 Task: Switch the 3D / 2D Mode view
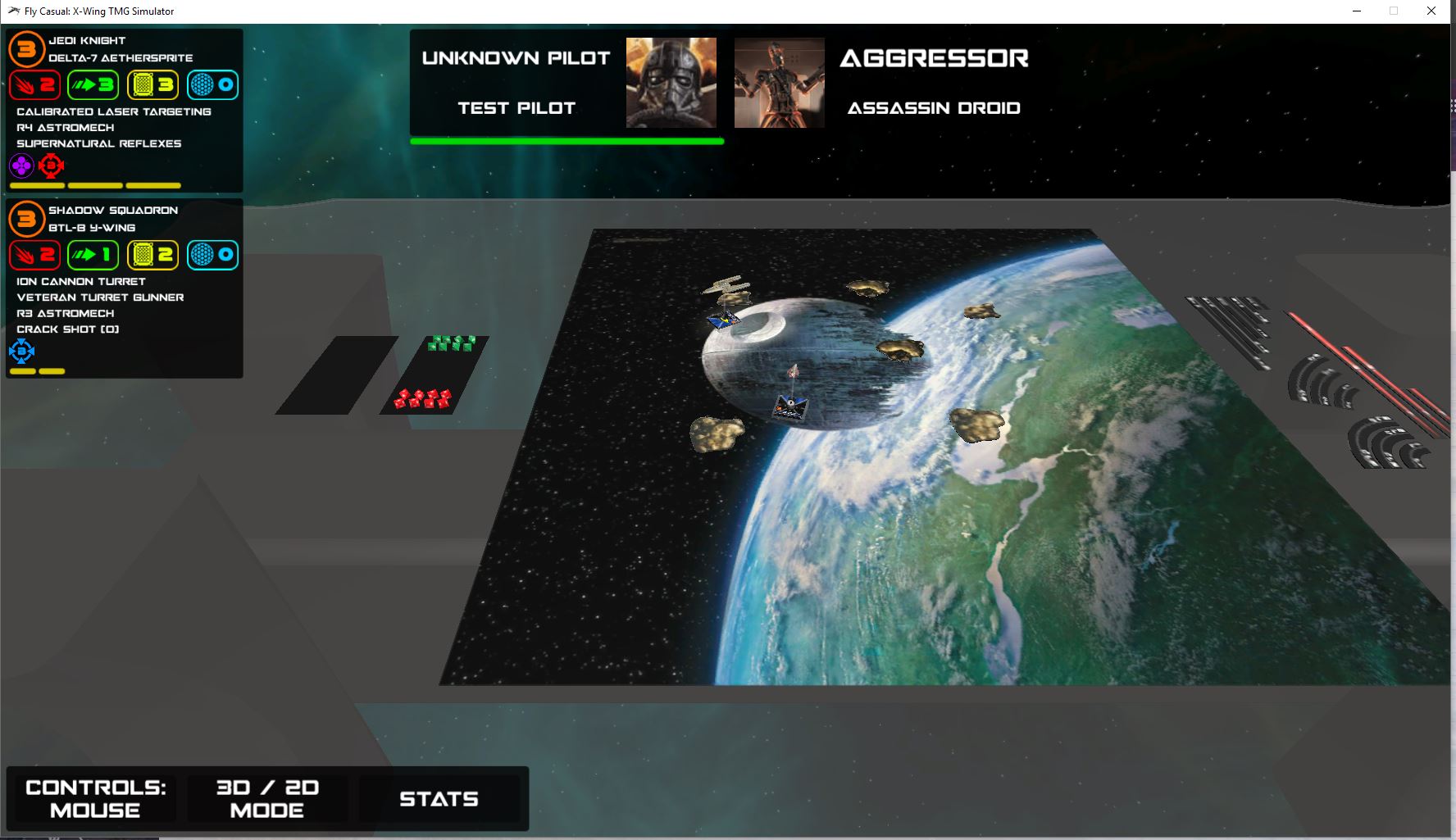pos(267,798)
